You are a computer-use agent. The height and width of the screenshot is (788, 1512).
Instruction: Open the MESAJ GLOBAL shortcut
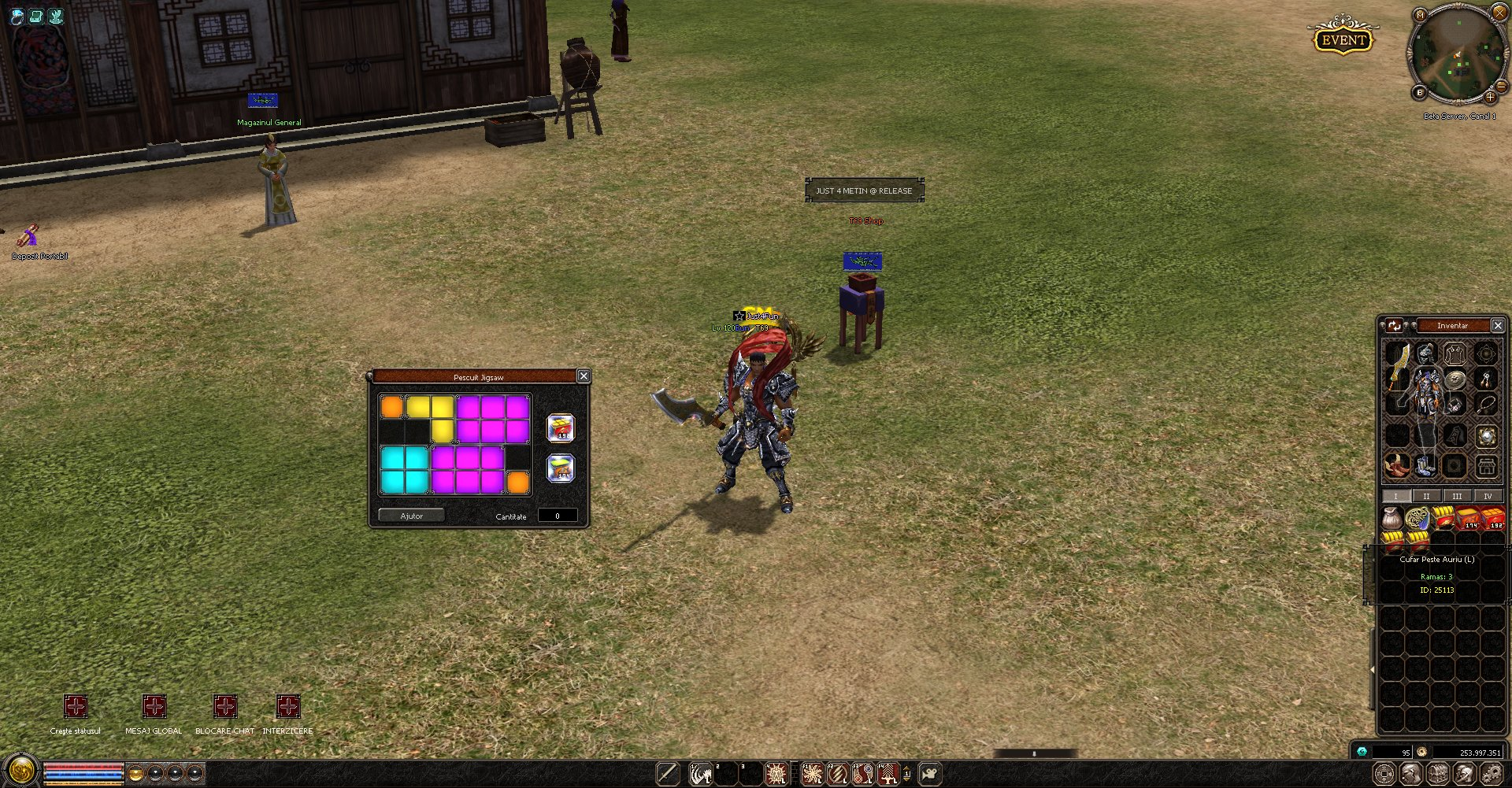pyautogui.click(x=154, y=706)
